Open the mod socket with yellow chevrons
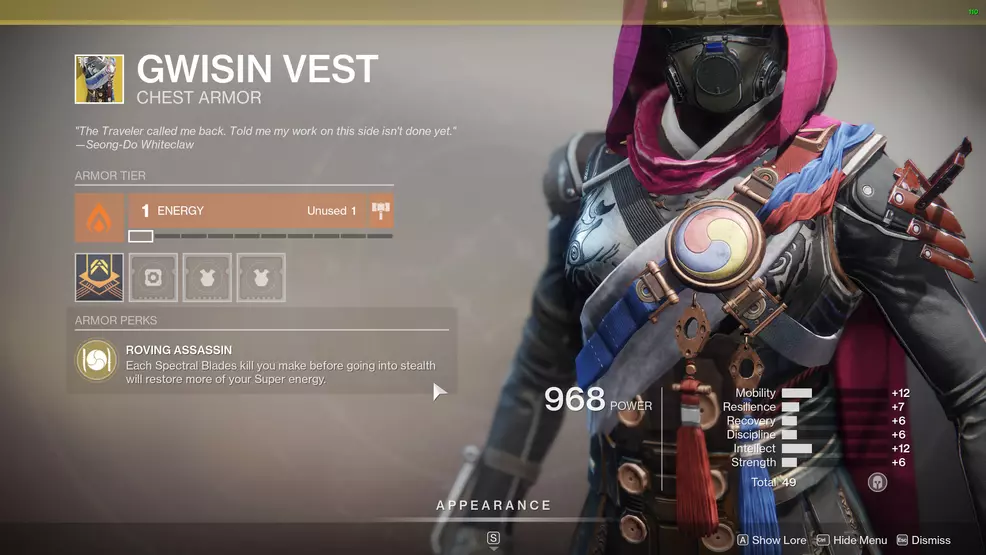986x555 pixels. coord(99,277)
